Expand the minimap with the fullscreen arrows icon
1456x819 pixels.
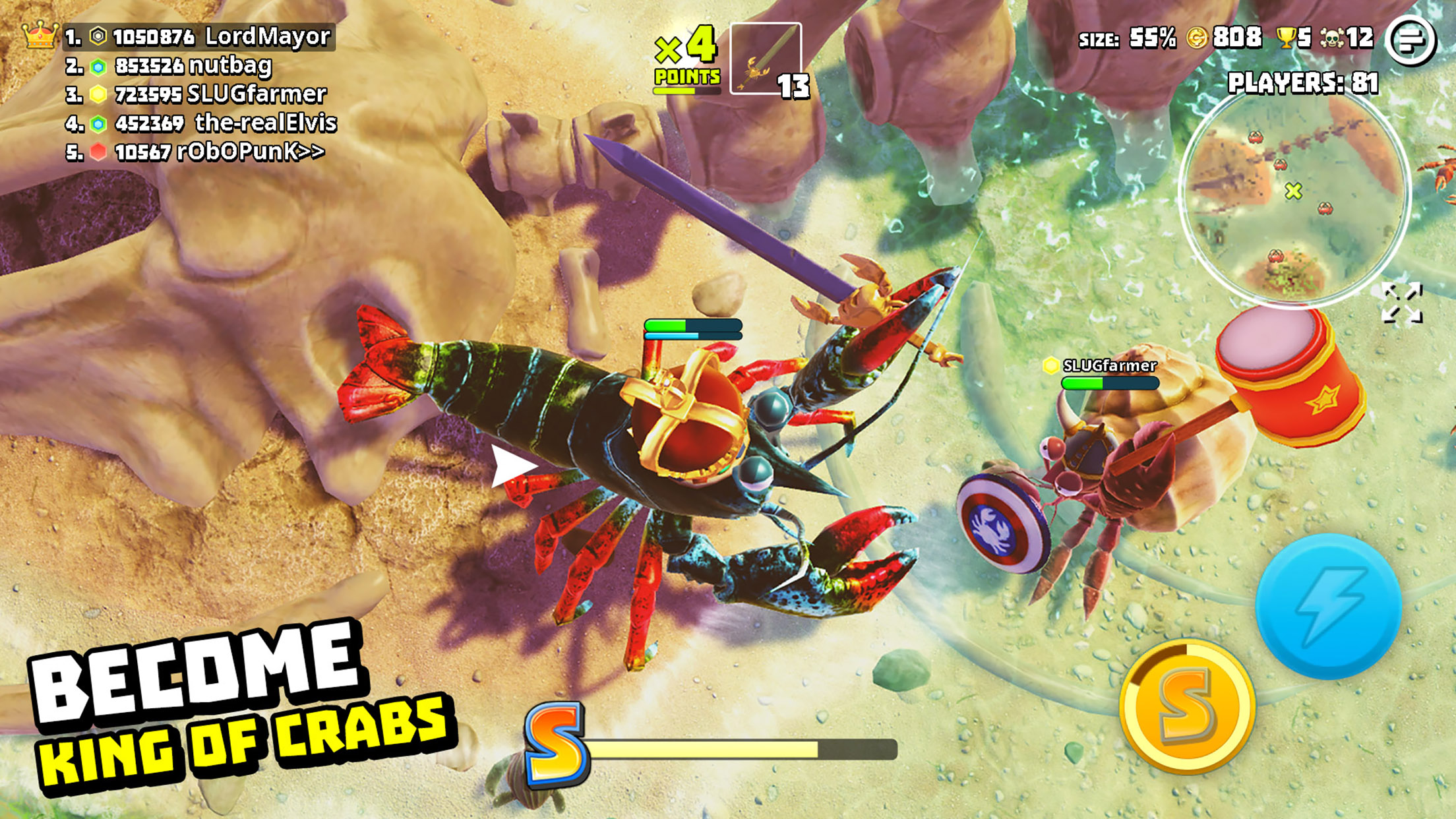[1402, 304]
